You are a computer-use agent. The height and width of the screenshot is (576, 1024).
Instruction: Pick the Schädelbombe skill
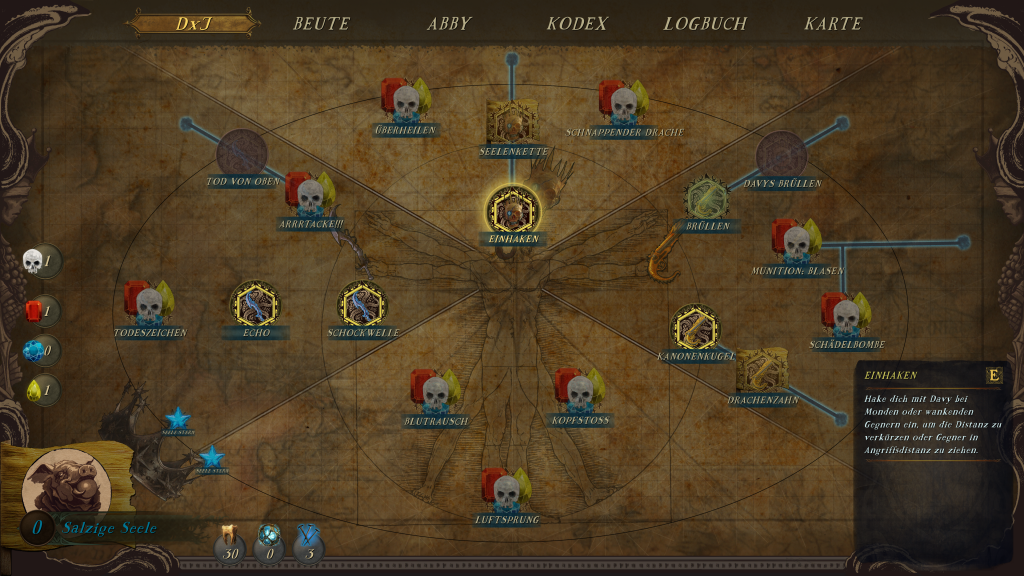pos(846,316)
